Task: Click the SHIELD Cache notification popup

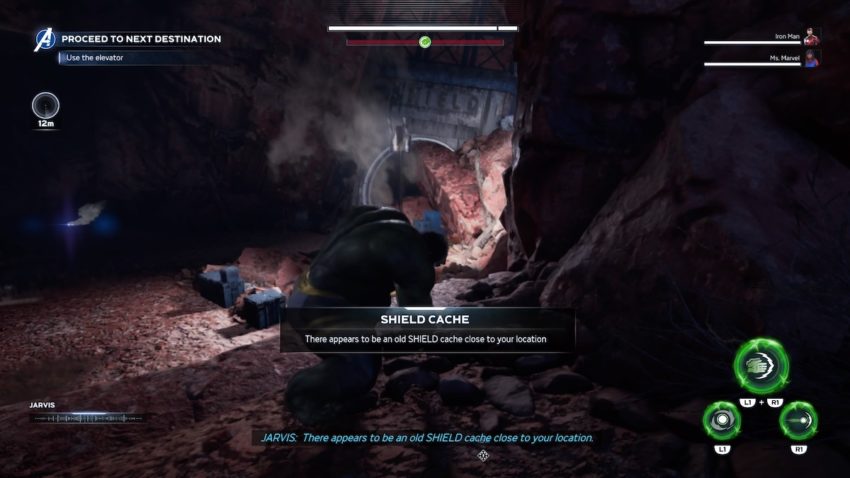Action: (427, 330)
